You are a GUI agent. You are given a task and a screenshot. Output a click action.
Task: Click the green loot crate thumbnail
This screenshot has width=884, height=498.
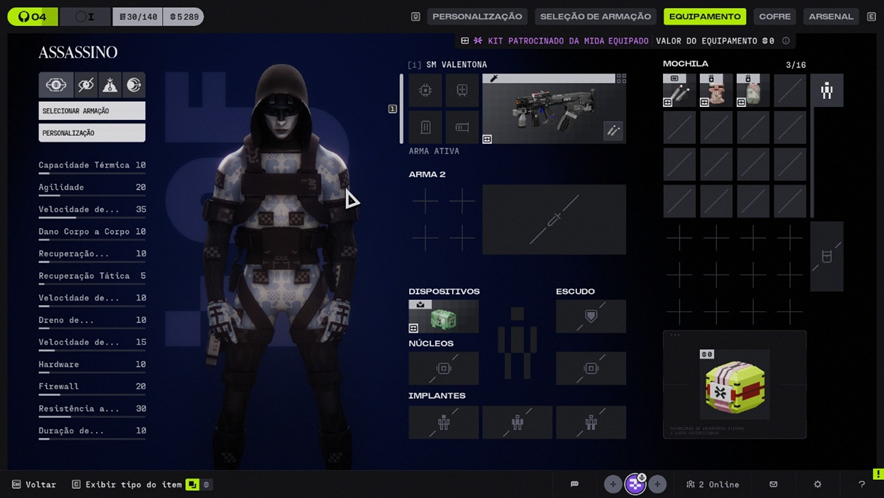click(735, 387)
